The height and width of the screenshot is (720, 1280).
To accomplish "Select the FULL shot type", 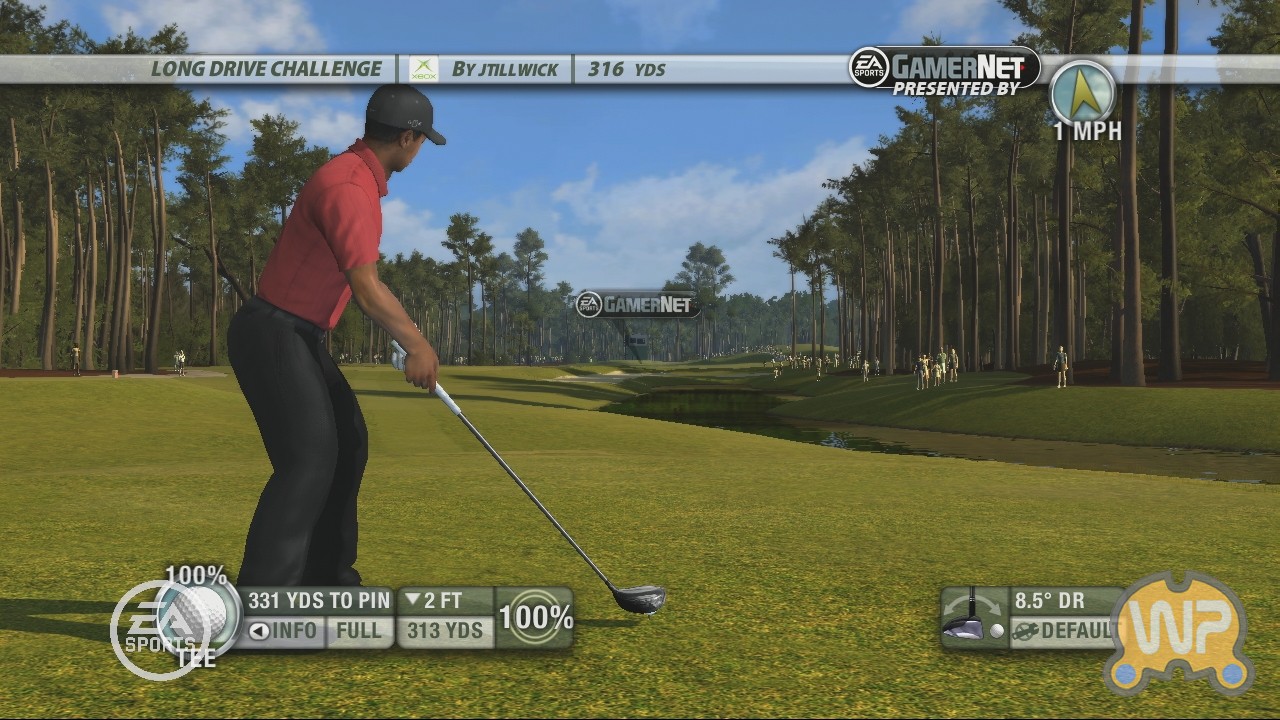I will click(359, 631).
